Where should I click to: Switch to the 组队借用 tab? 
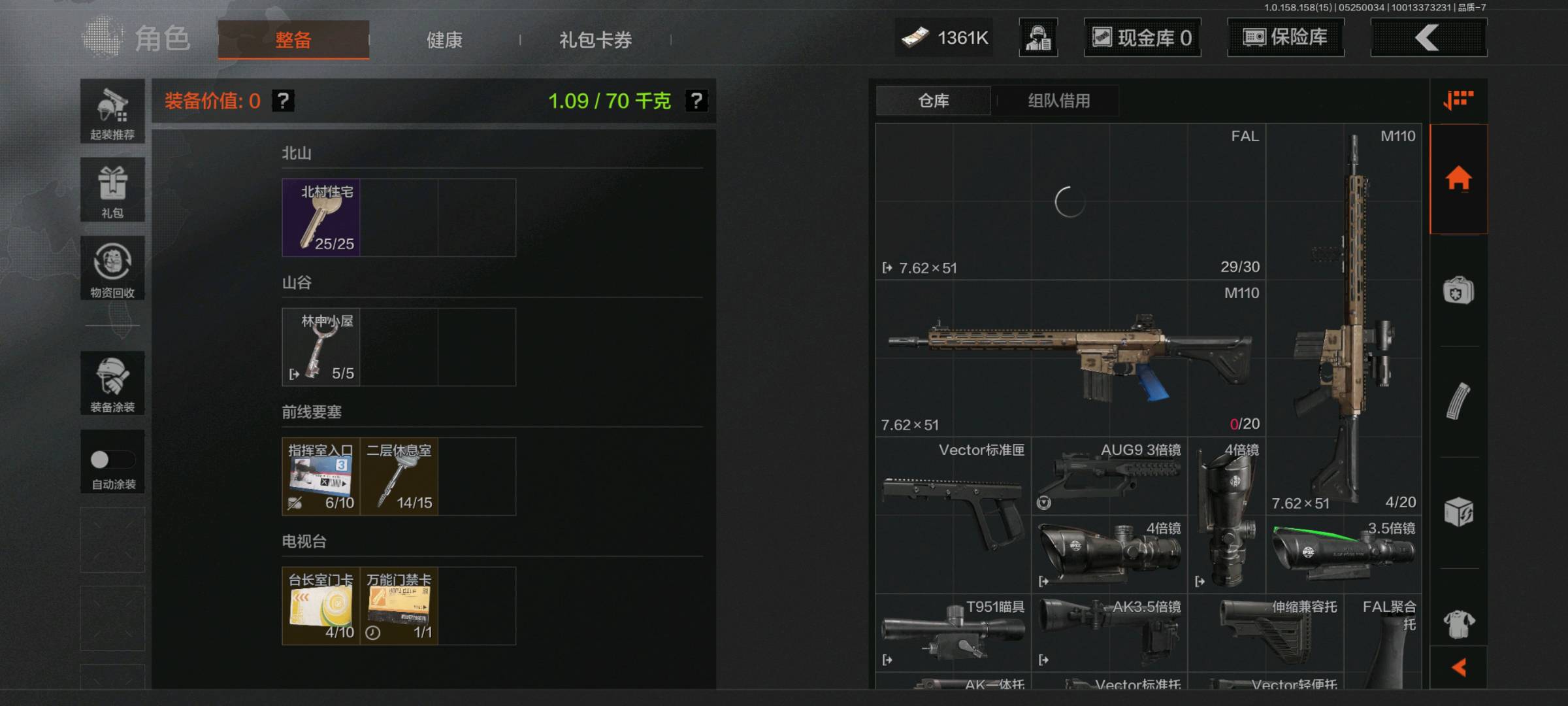tap(1058, 101)
